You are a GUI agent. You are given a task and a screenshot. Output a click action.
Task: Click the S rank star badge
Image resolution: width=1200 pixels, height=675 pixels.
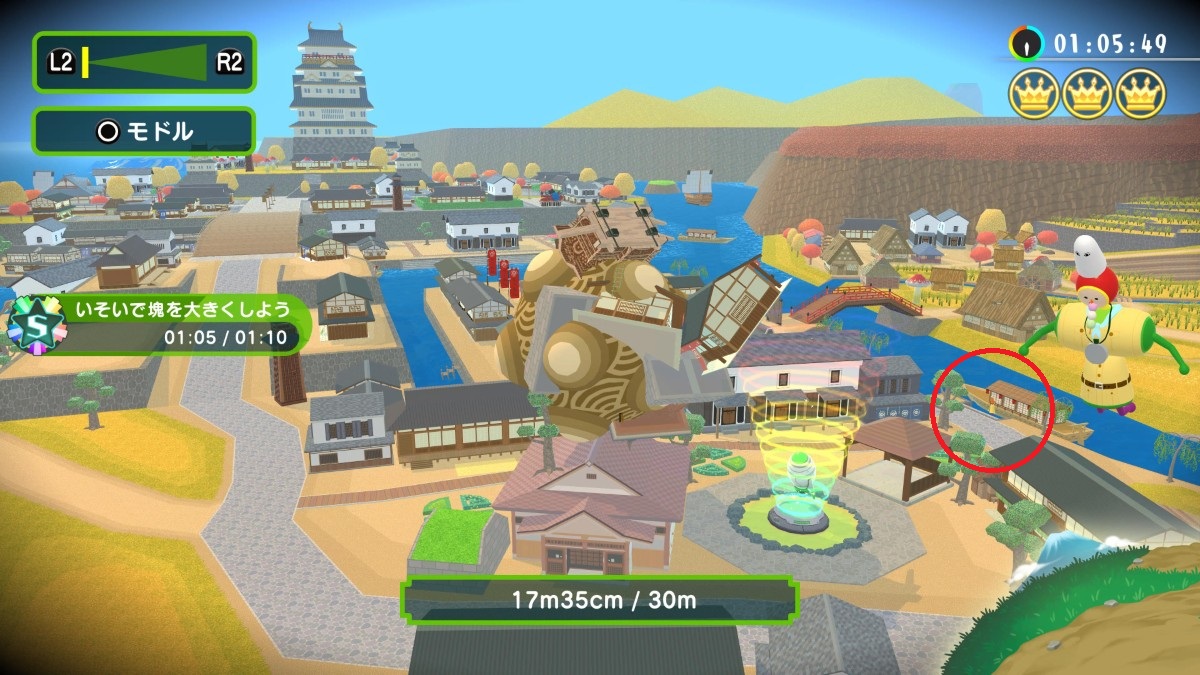[x=37, y=323]
